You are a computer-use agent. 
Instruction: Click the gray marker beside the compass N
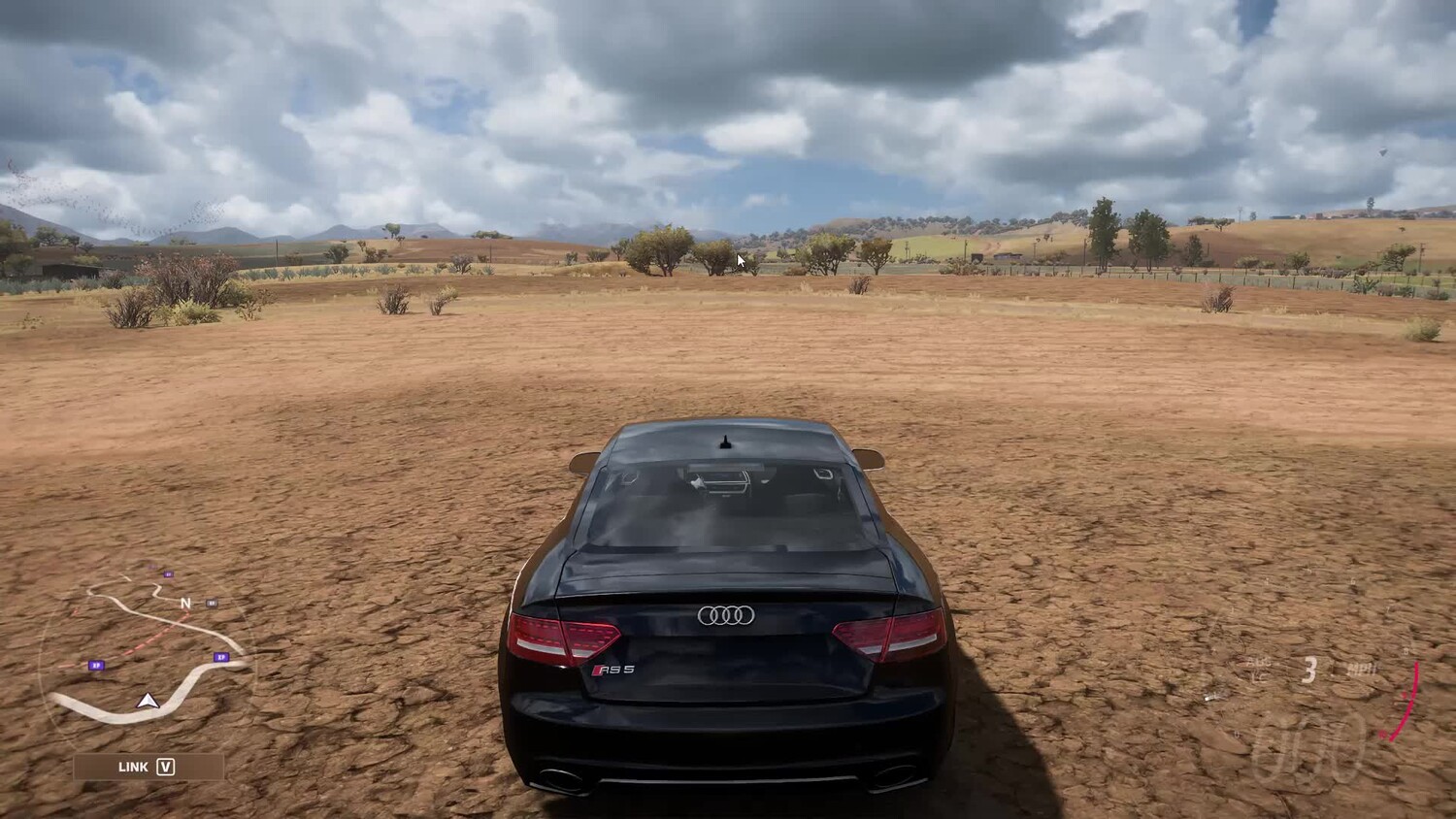pyautogui.click(x=211, y=603)
